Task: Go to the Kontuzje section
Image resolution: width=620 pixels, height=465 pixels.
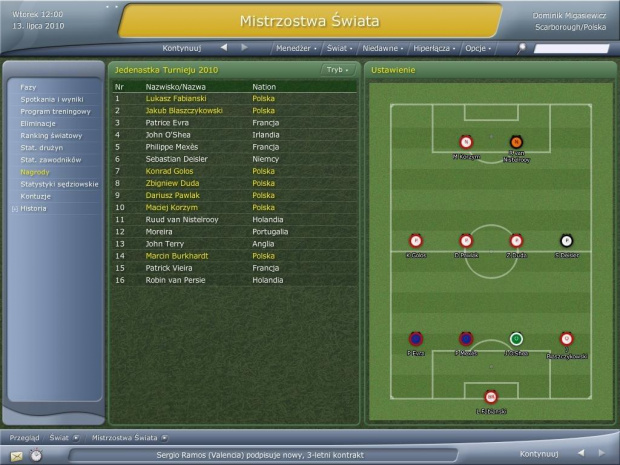Action: pos(35,196)
